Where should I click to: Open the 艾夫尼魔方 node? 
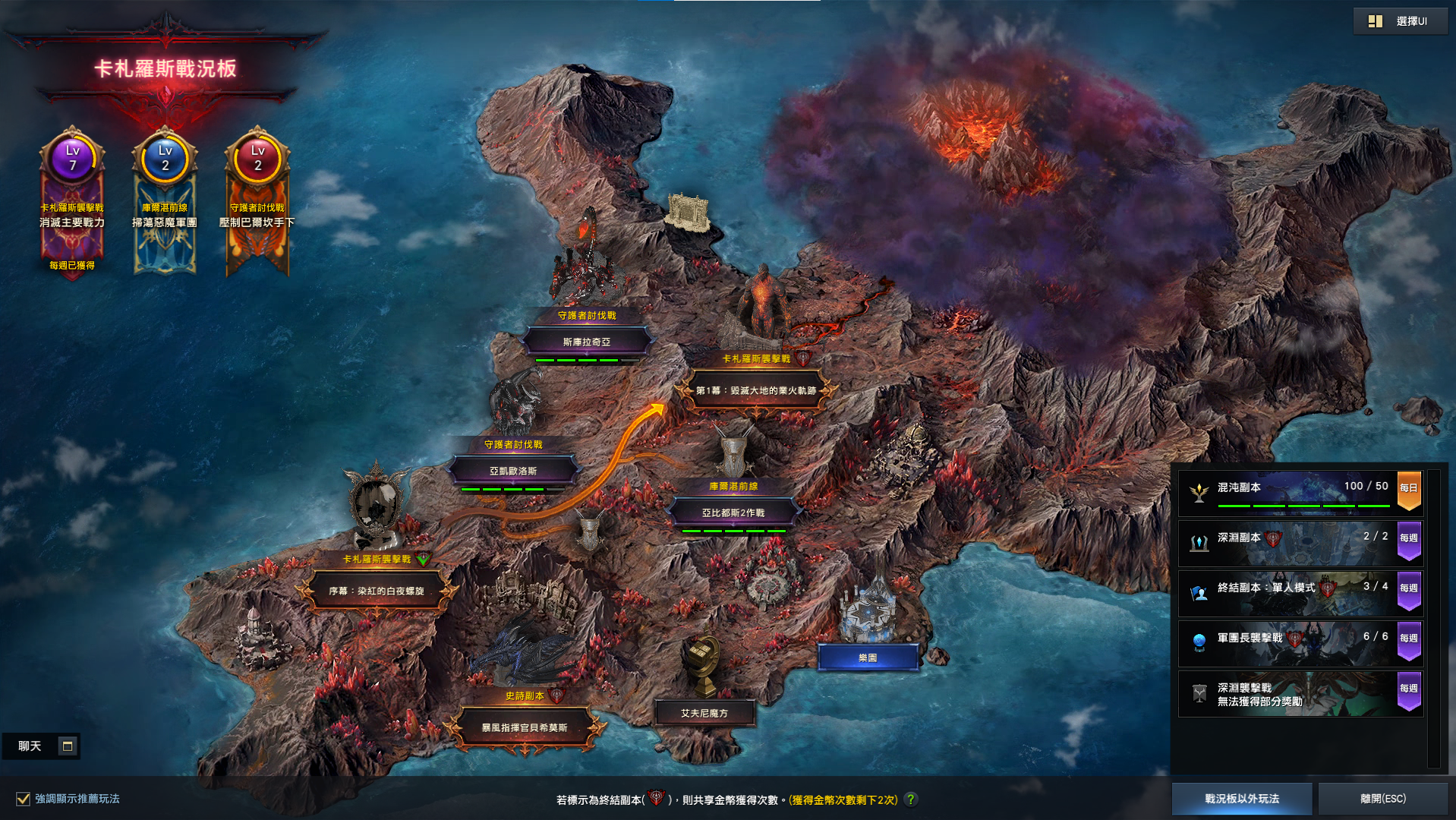(x=704, y=713)
